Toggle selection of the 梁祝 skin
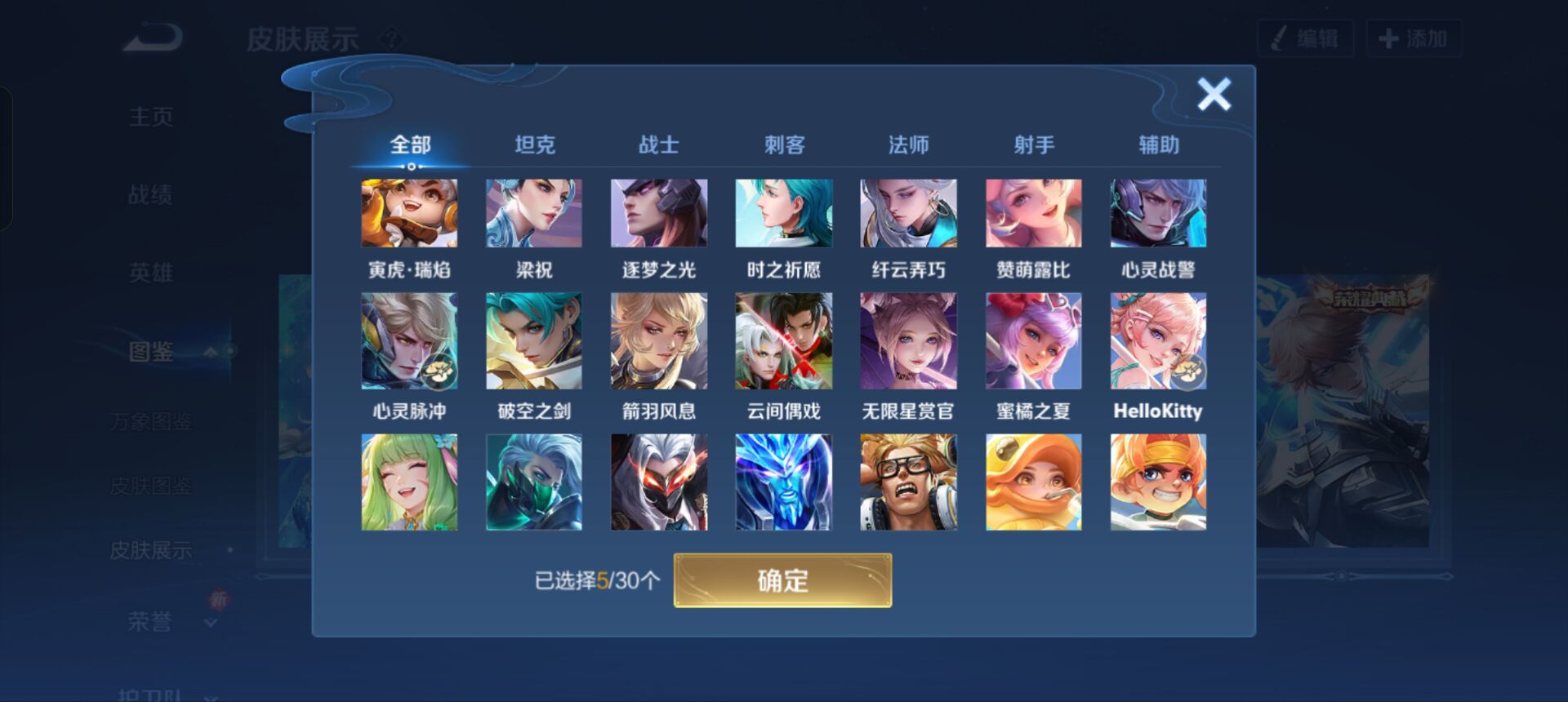The width and height of the screenshot is (1568, 702). pos(533,214)
